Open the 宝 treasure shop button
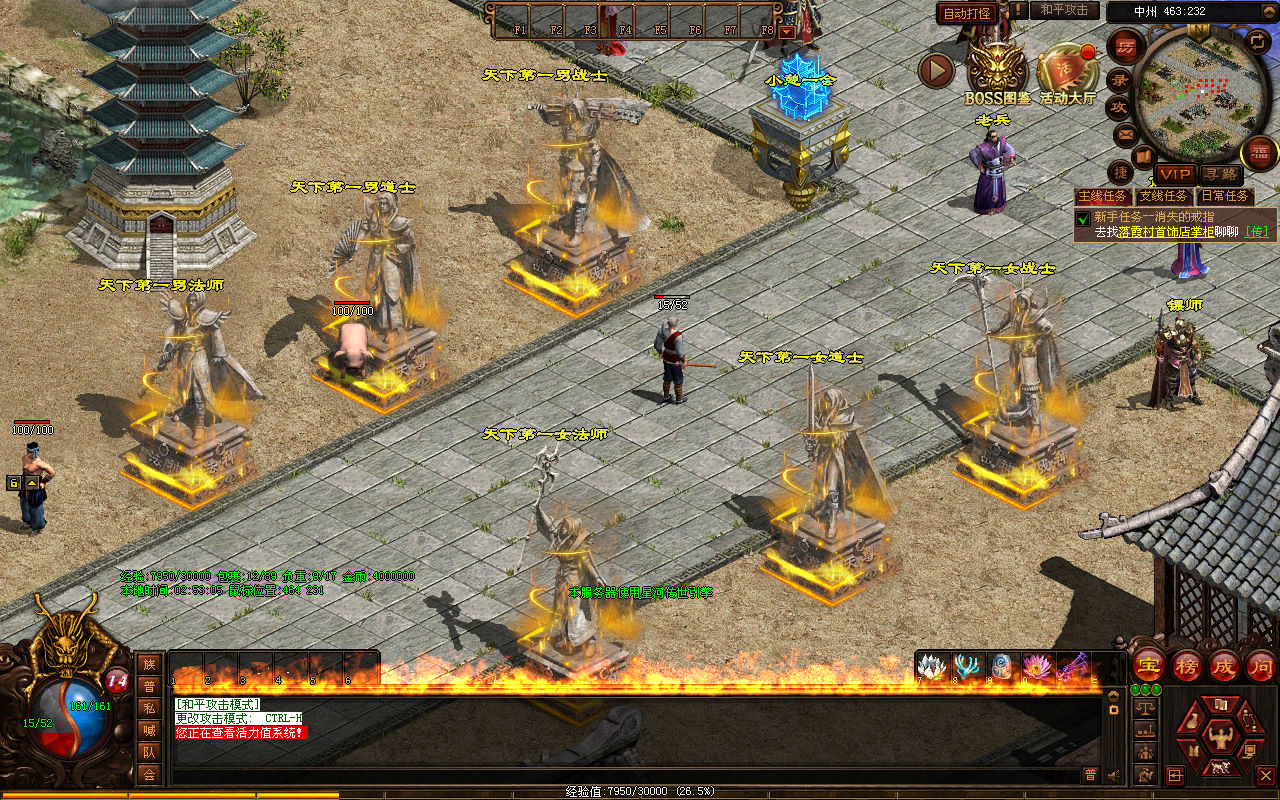 coord(1147,665)
